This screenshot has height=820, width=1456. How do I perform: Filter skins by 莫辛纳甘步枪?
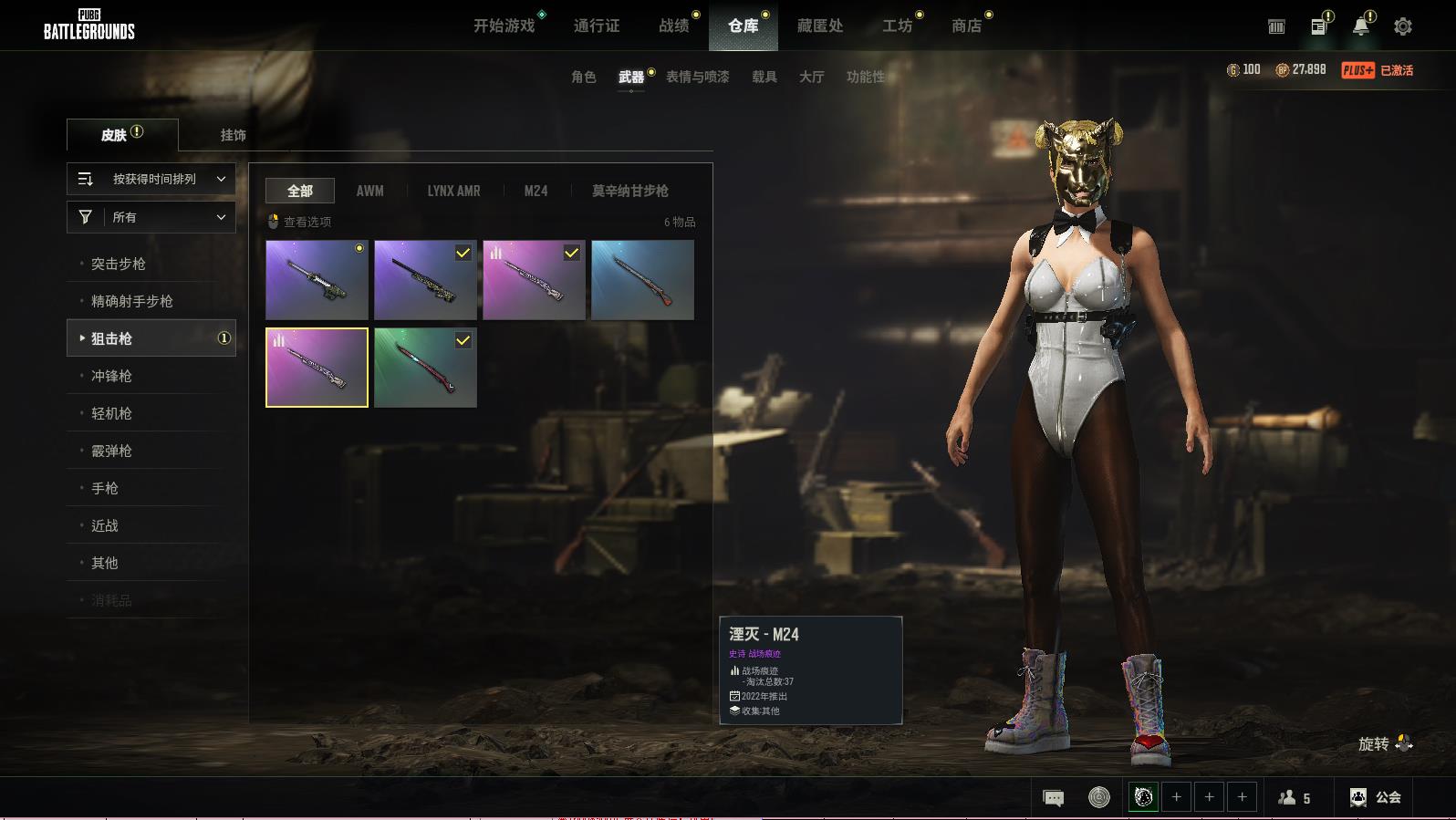pyautogui.click(x=629, y=191)
